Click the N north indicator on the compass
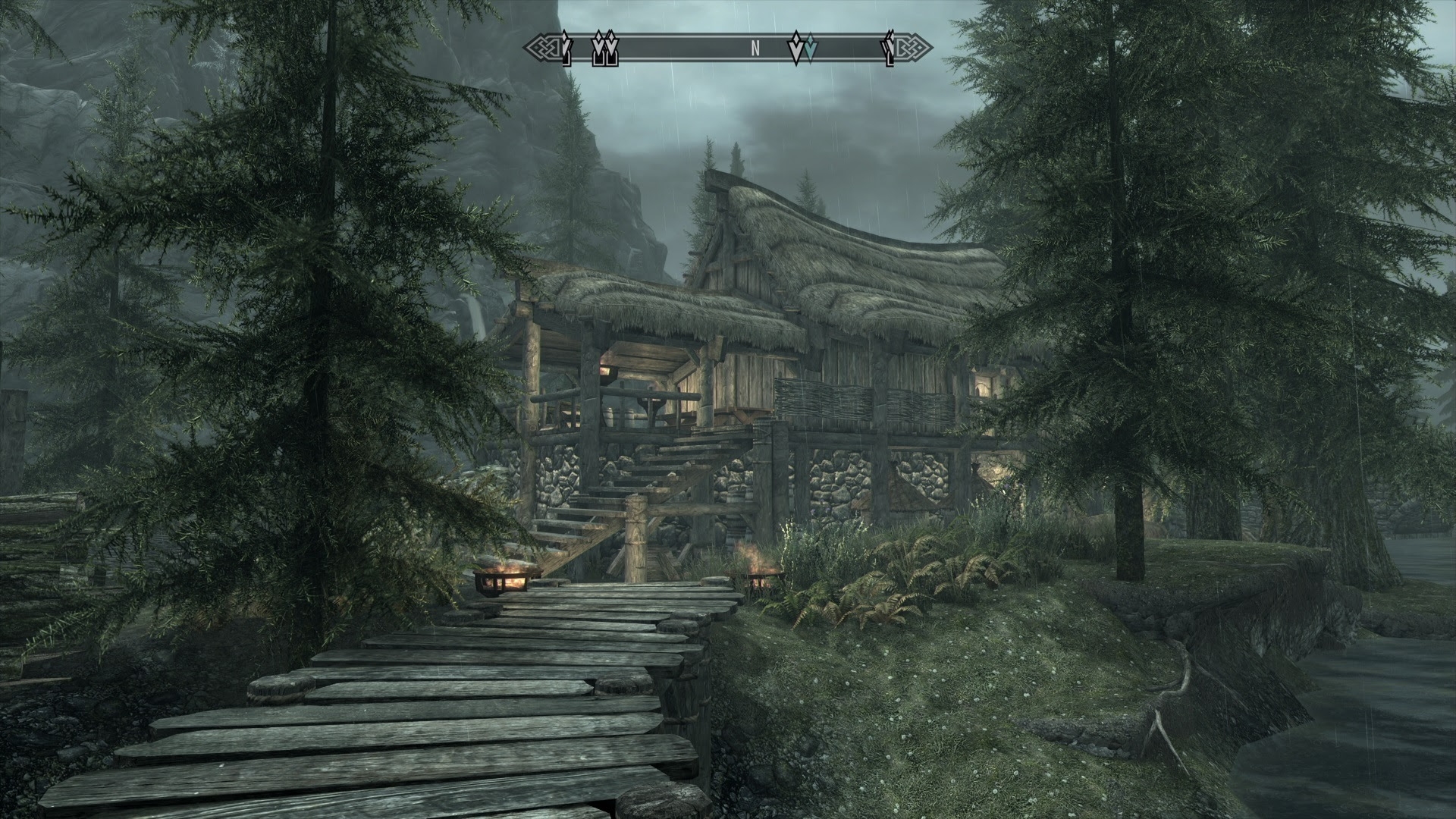 click(x=755, y=47)
